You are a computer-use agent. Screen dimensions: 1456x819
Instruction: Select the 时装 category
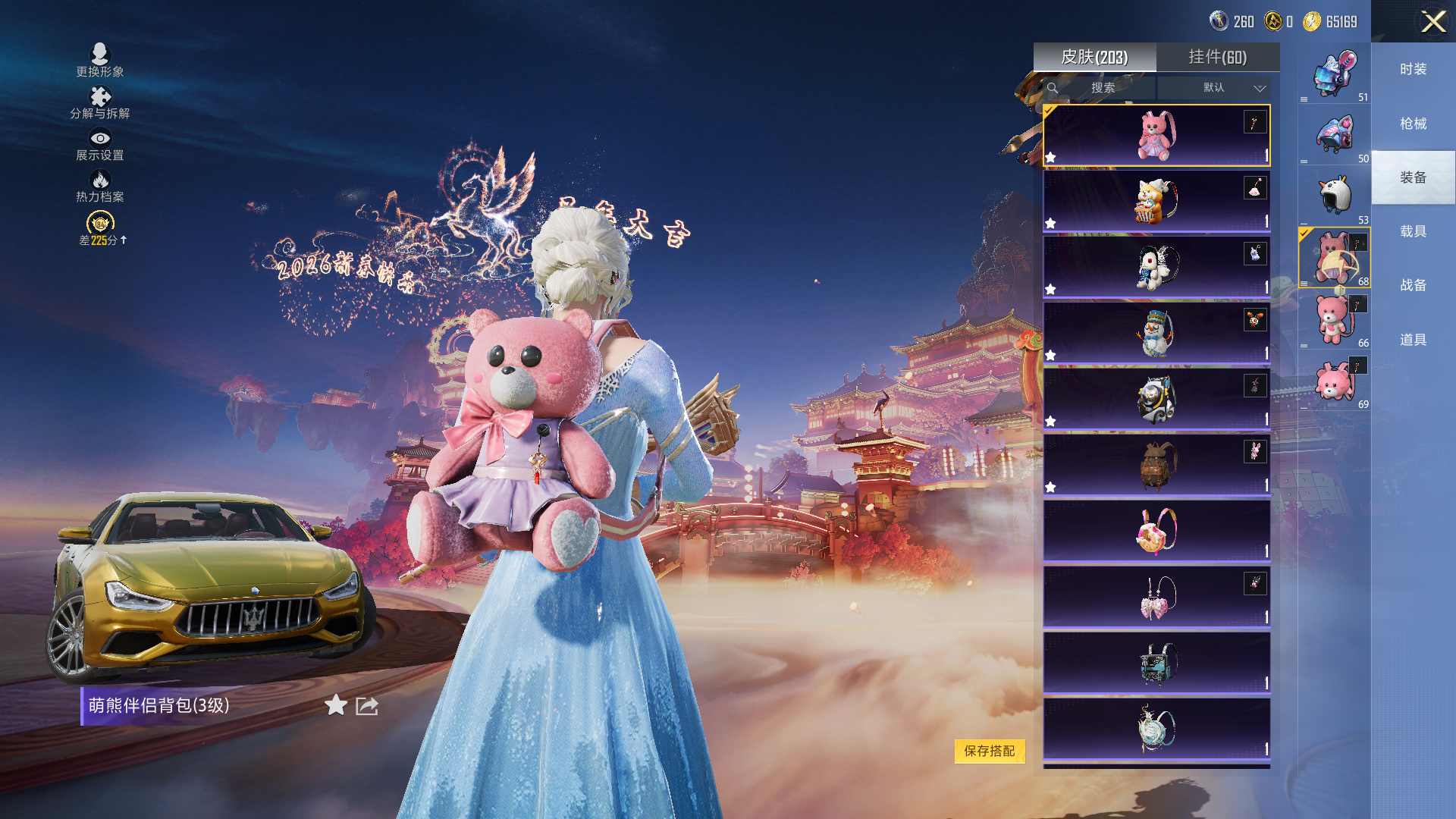click(1413, 69)
